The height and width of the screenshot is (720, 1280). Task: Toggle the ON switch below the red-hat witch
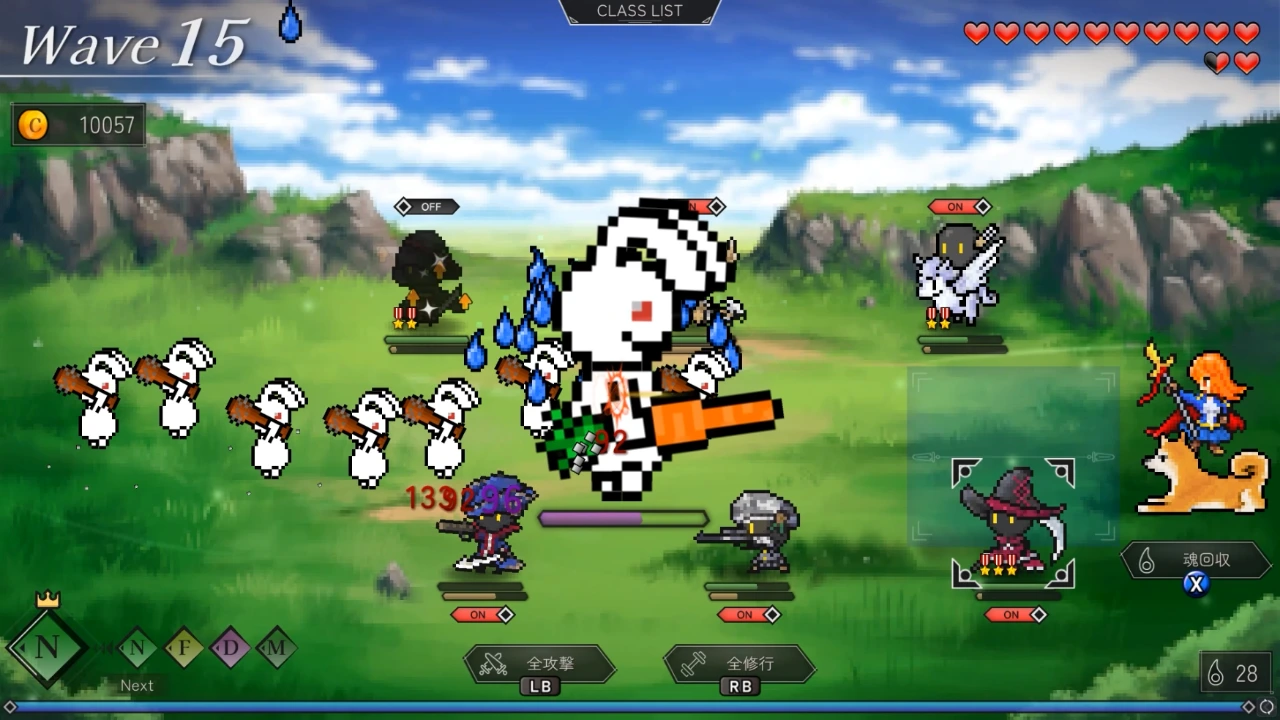[x=1016, y=615]
